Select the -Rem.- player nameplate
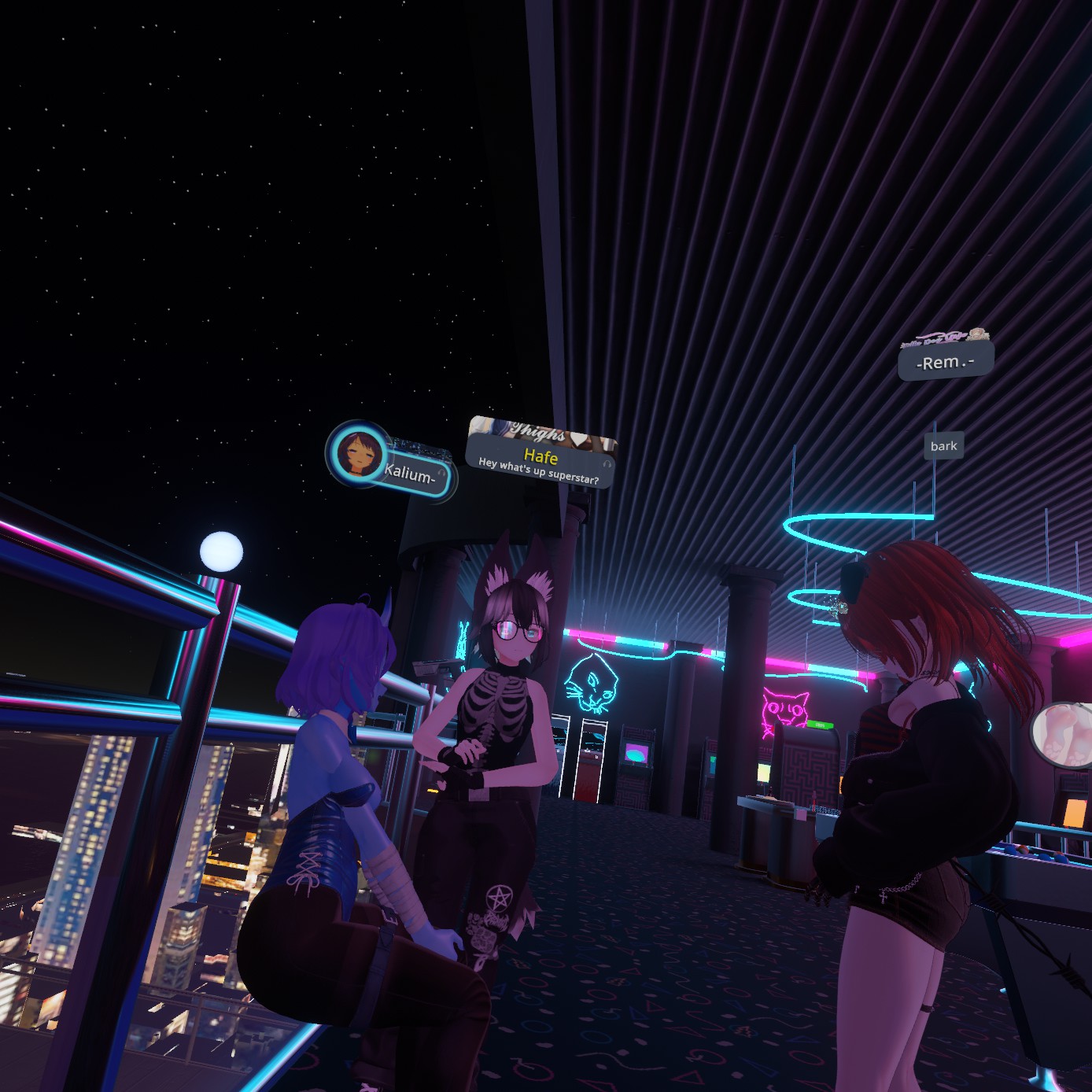Image resolution: width=1092 pixels, height=1092 pixels. 945,362
